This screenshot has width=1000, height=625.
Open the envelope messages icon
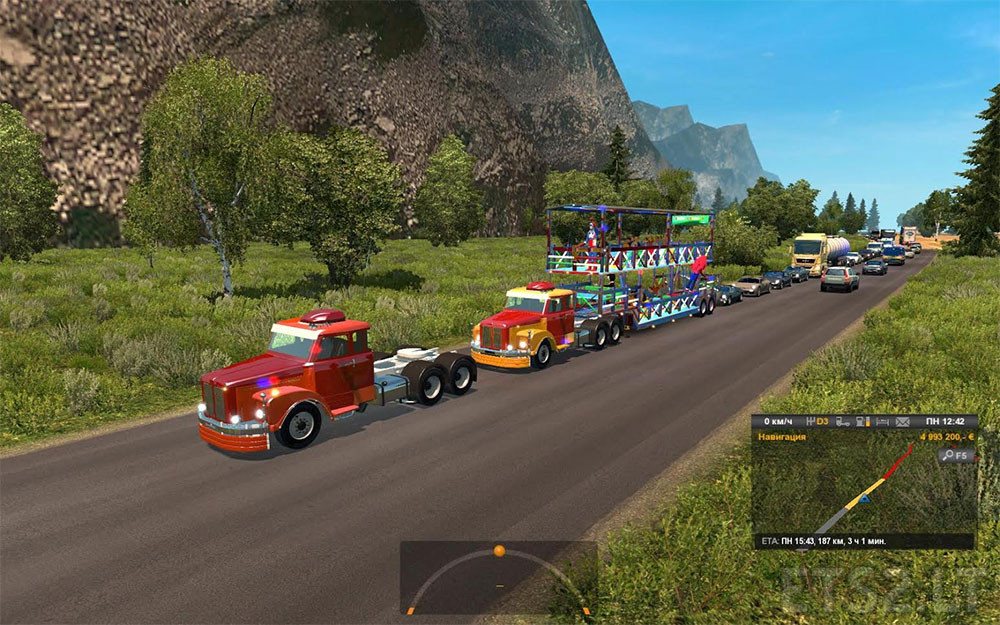[x=902, y=421]
